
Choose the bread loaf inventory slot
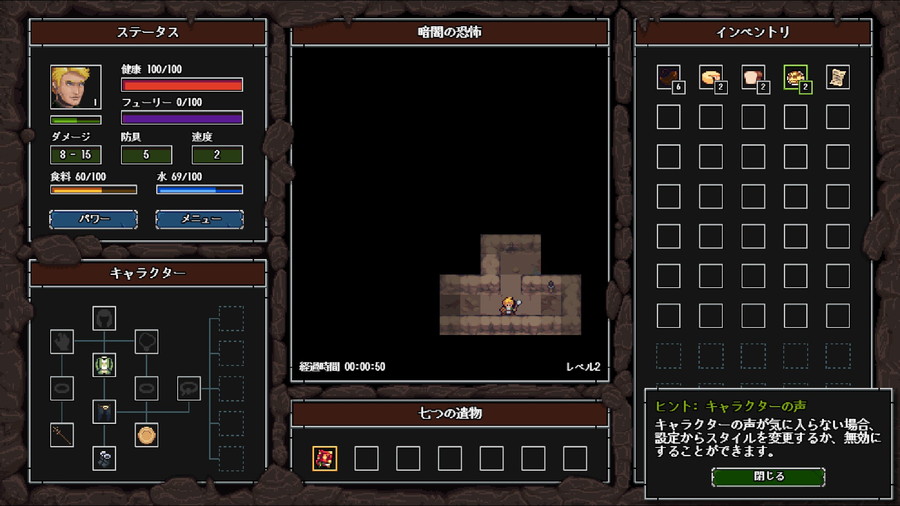tap(753, 77)
